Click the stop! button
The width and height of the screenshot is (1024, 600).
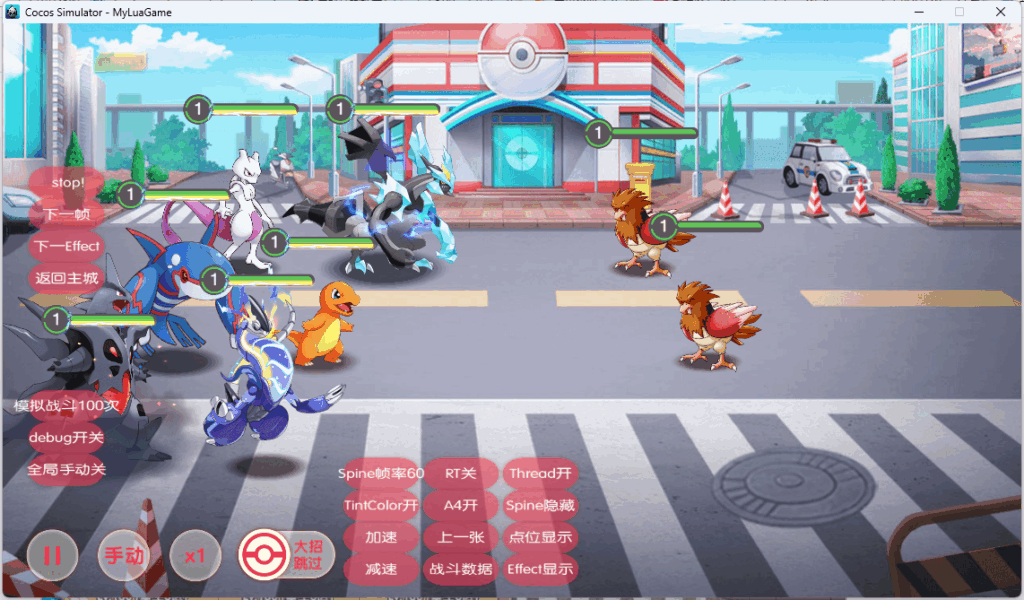coord(67,183)
